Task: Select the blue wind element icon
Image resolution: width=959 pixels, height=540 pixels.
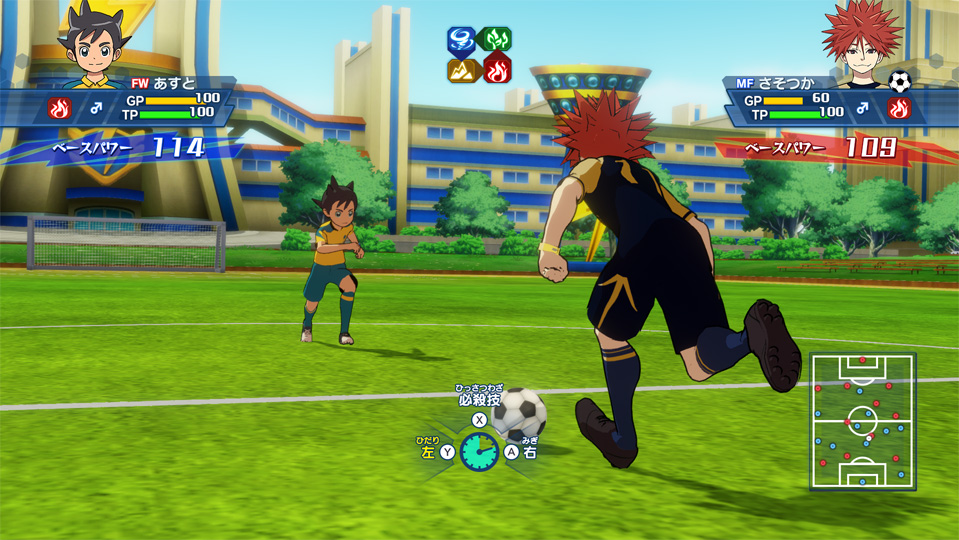Action: click(x=462, y=40)
